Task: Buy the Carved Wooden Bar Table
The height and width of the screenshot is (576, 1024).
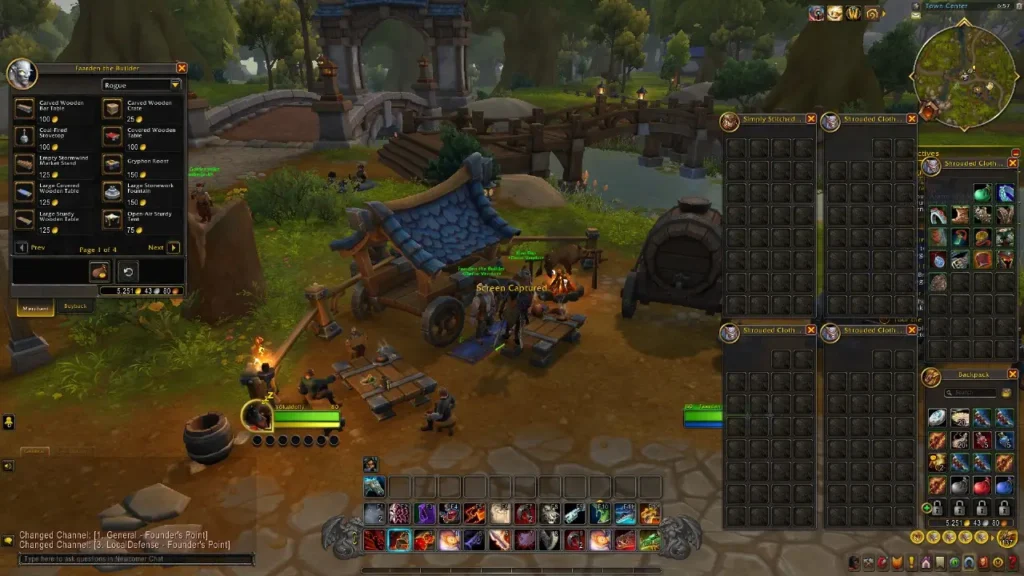Action: (26, 109)
